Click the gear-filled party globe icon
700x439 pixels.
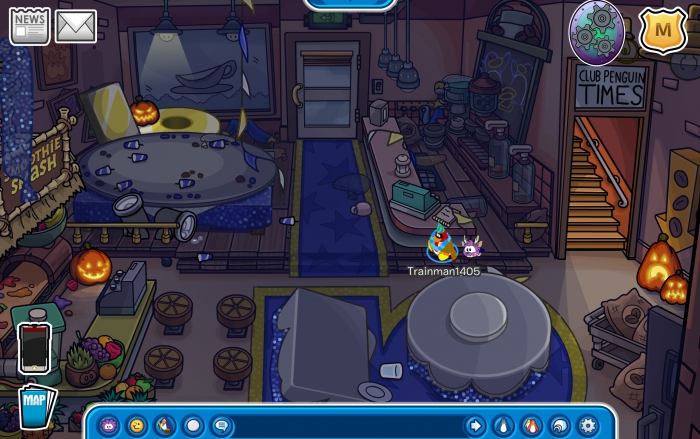pos(597,31)
